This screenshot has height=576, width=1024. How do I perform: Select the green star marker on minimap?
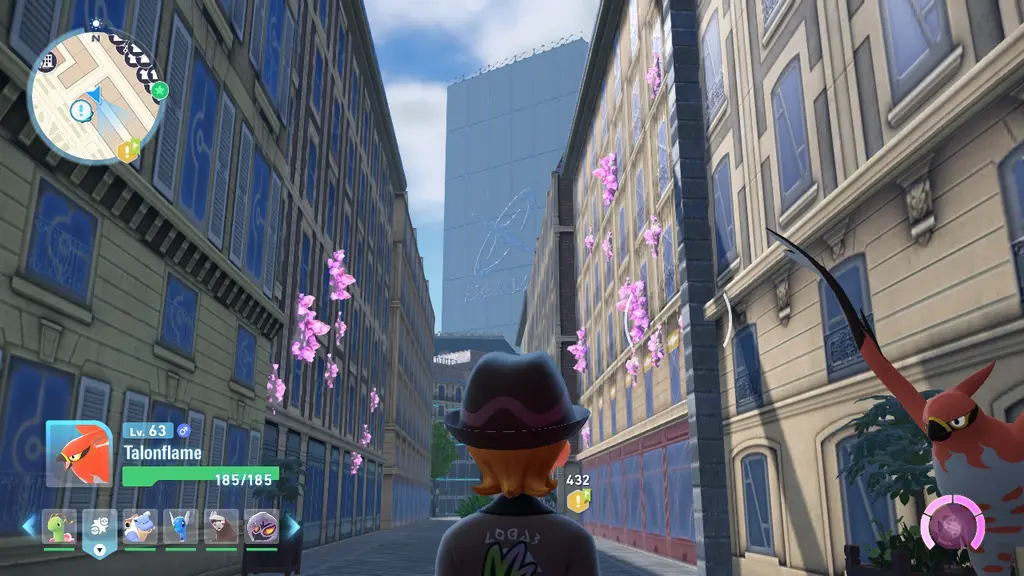[160, 91]
